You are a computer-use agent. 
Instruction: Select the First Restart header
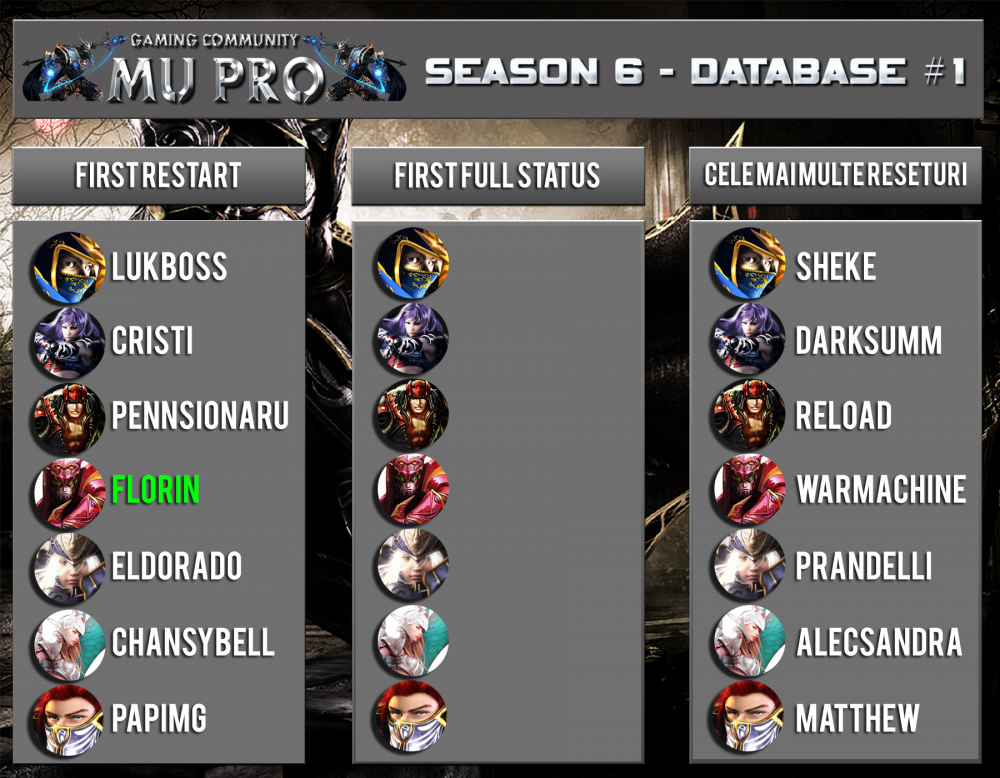tap(158, 177)
